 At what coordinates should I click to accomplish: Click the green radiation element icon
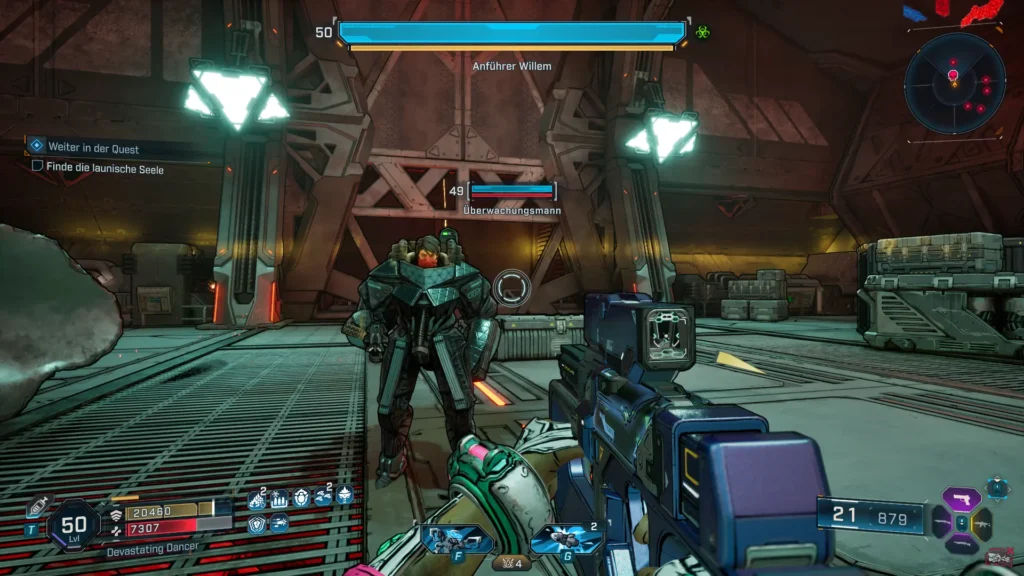[703, 32]
